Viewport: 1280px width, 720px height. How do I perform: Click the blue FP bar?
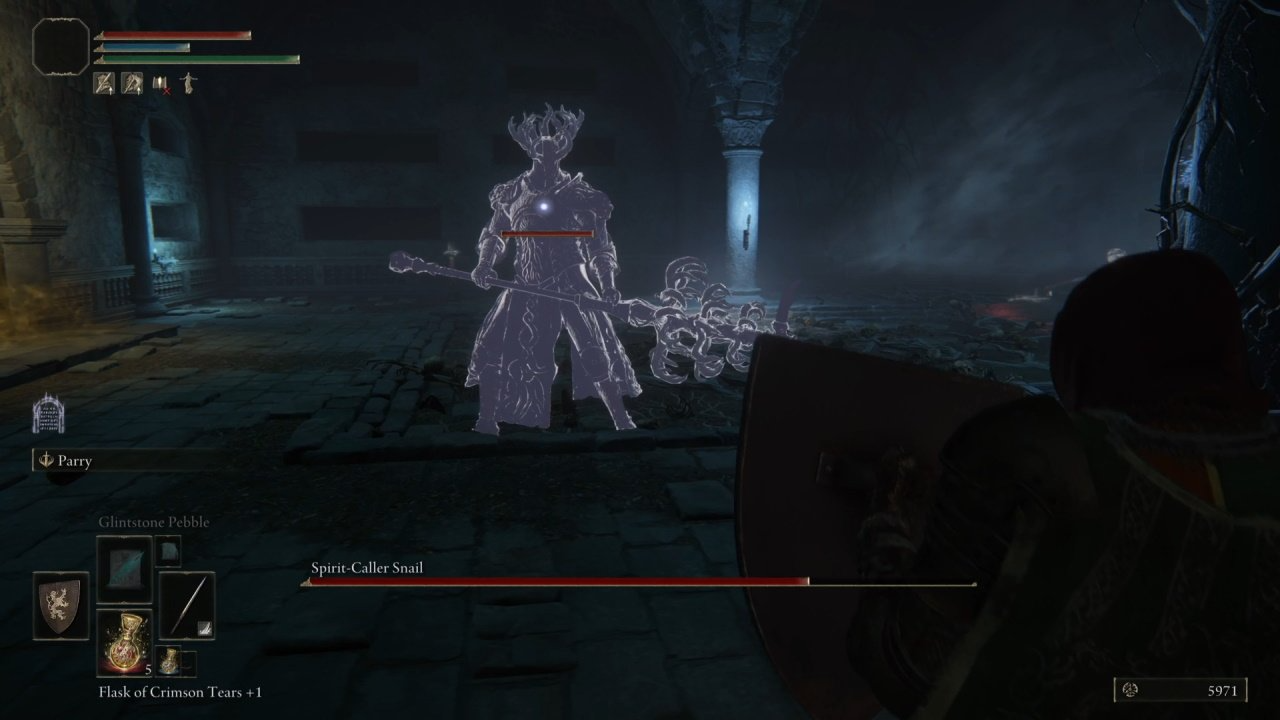pos(145,45)
